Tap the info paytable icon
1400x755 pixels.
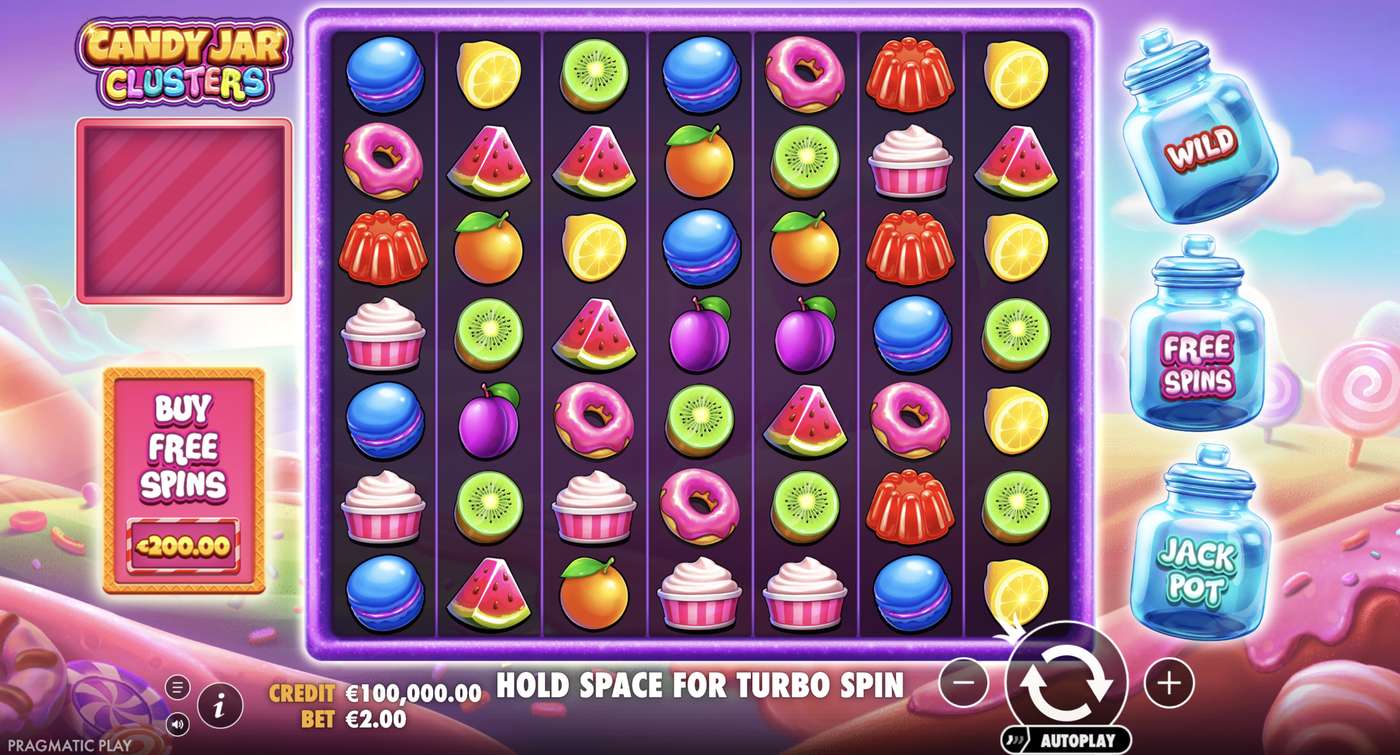pyautogui.click(x=220, y=703)
